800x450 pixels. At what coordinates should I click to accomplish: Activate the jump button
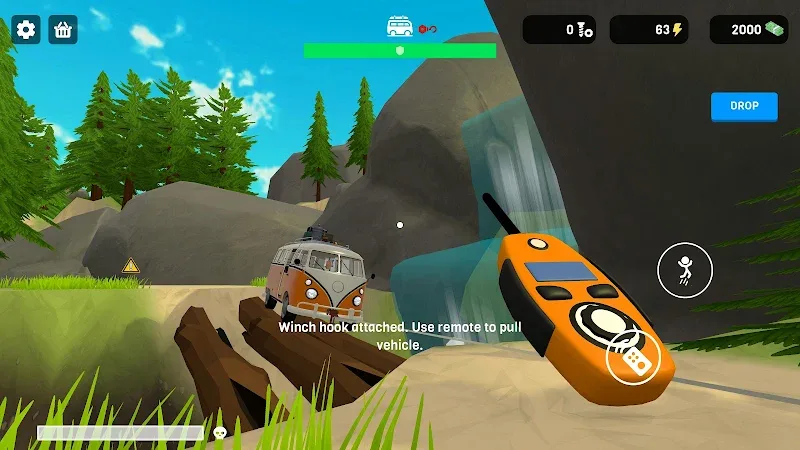(x=684, y=270)
